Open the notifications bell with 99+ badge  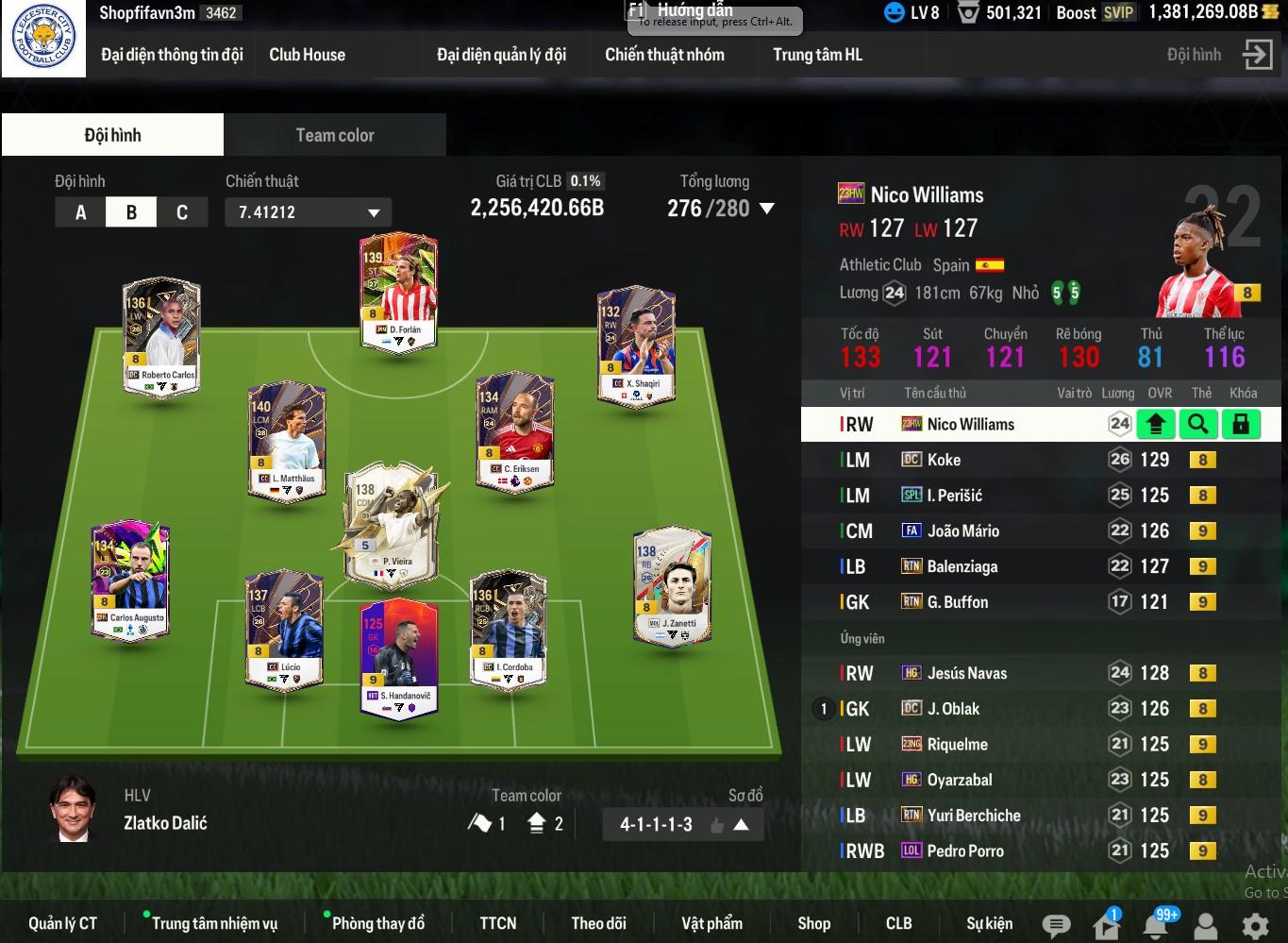(x=1156, y=925)
